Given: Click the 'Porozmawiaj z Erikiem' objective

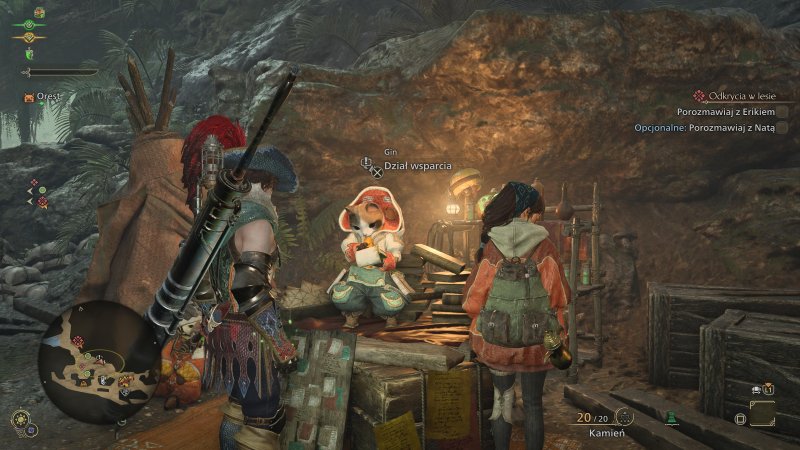Looking at the screenshot, I should pyautogui.click(x=726, y=112).
